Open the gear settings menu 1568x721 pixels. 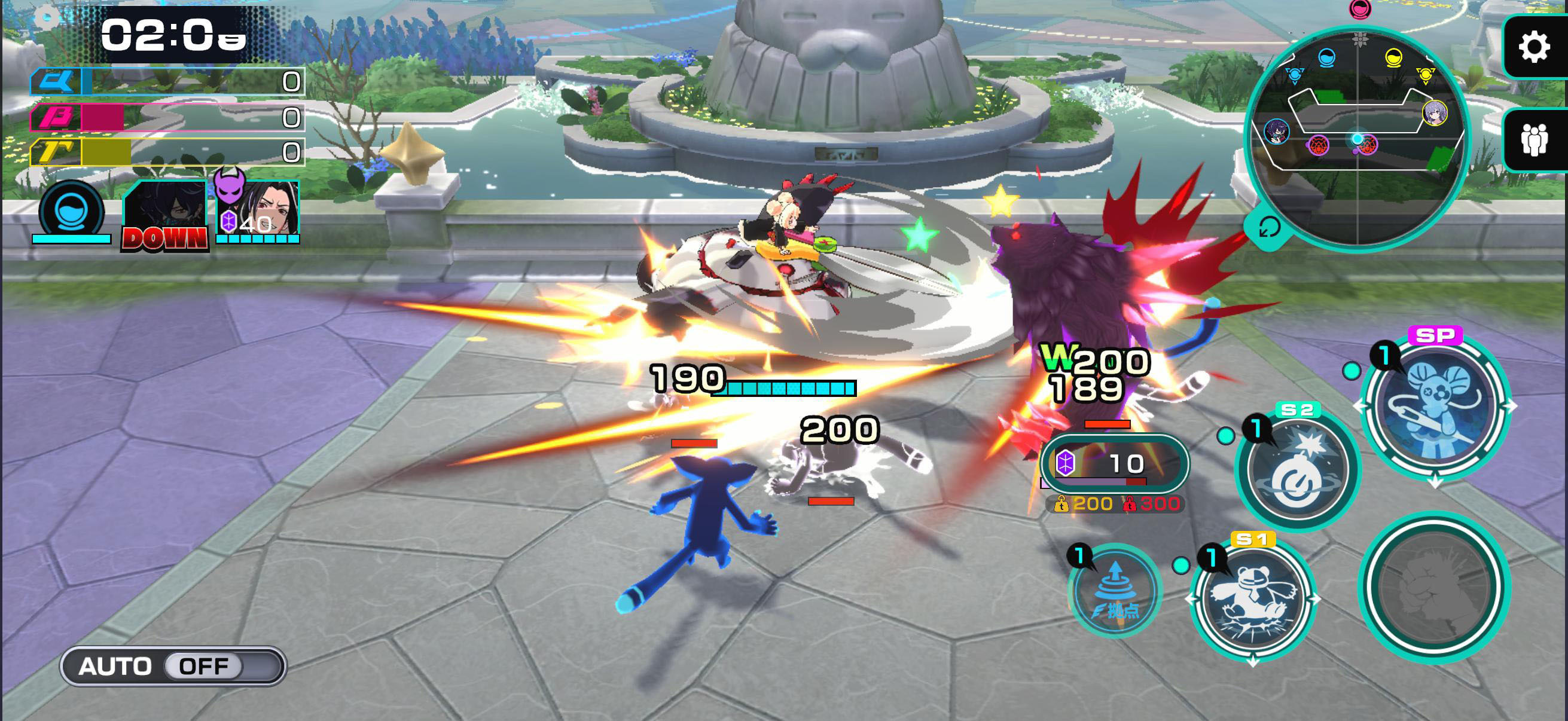click(x=1533, y=47)
